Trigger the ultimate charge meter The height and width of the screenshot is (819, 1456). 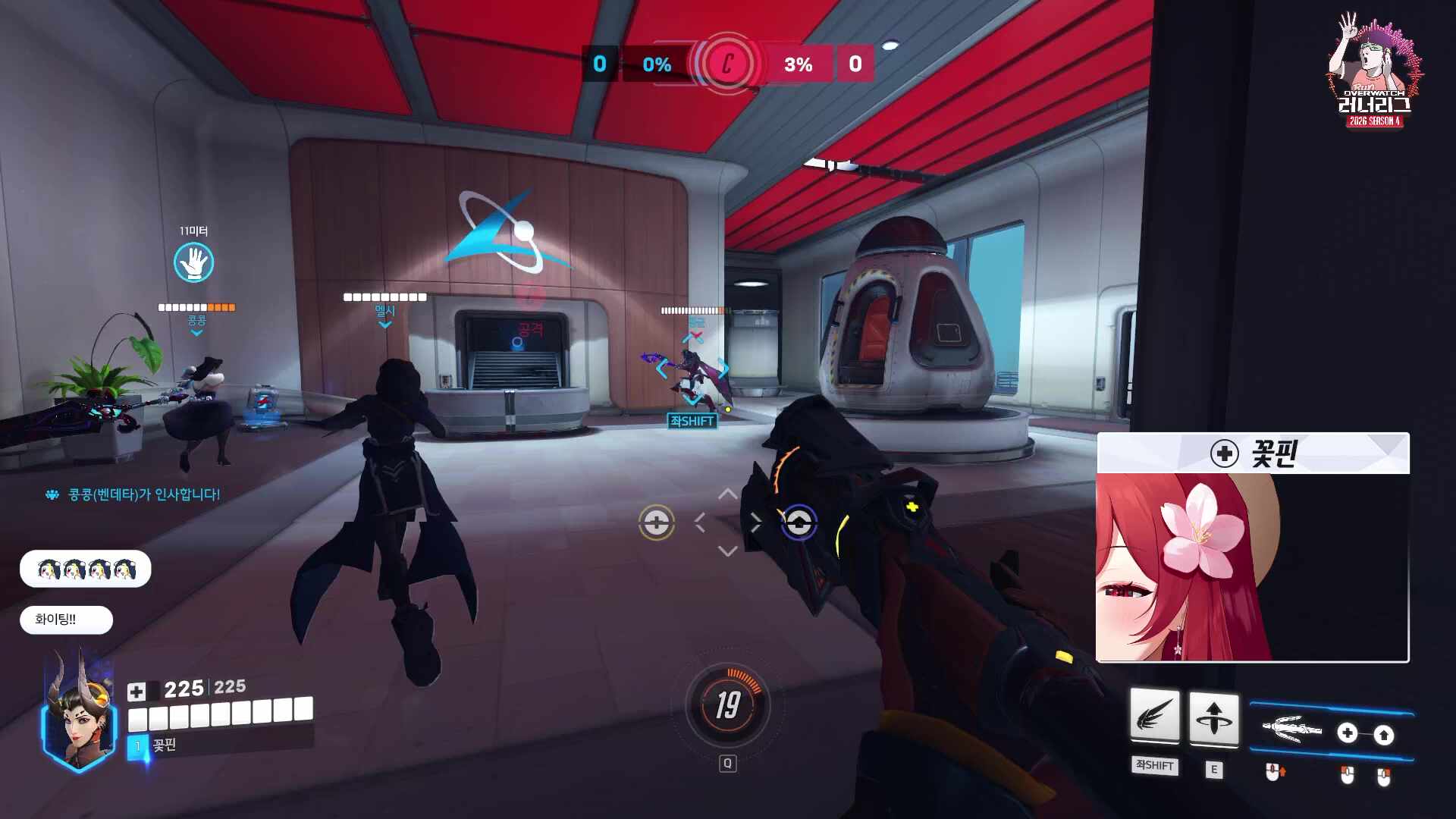[727, 705]
